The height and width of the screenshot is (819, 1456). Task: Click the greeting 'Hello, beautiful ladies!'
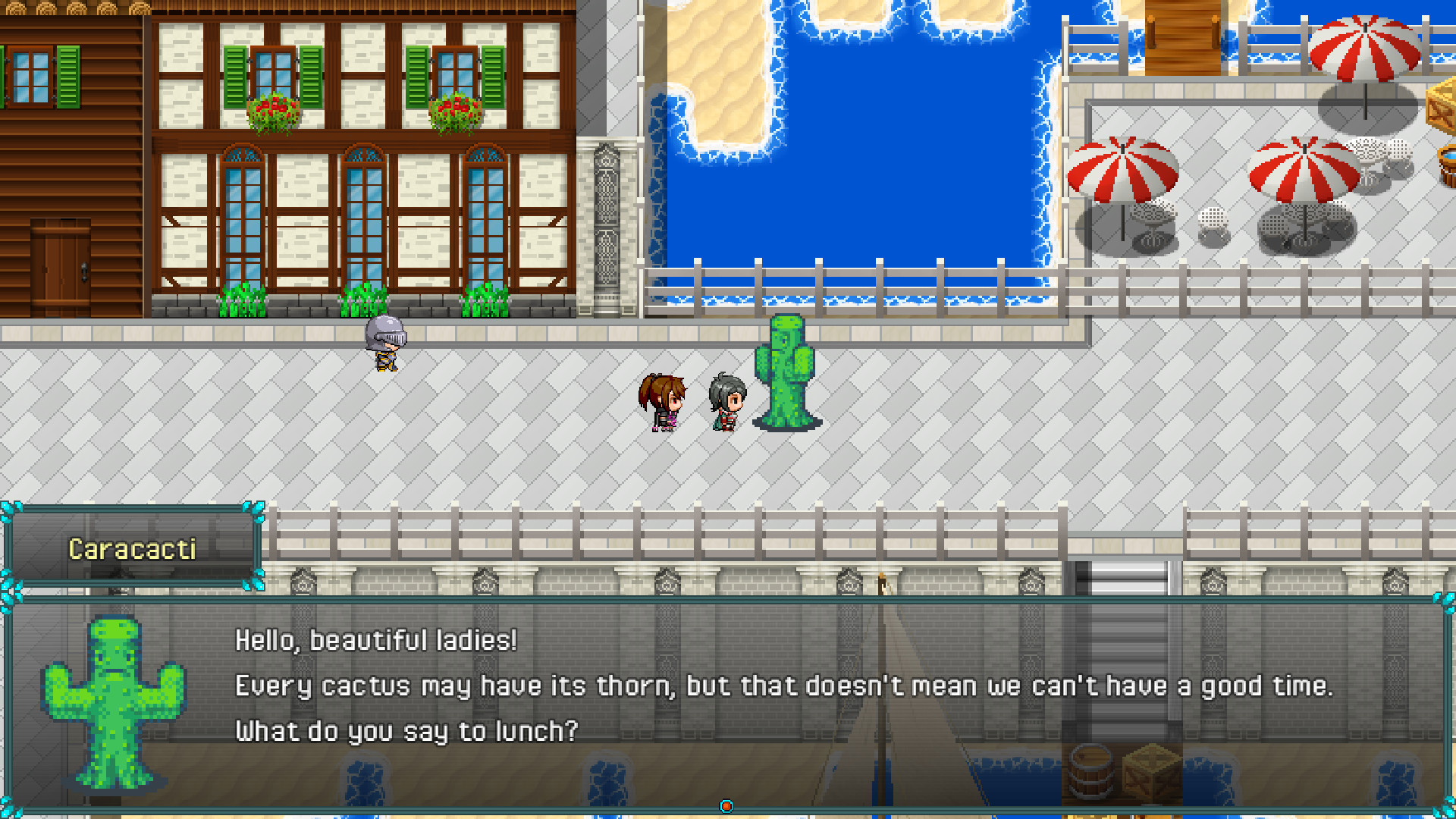(x=375, y=641)
